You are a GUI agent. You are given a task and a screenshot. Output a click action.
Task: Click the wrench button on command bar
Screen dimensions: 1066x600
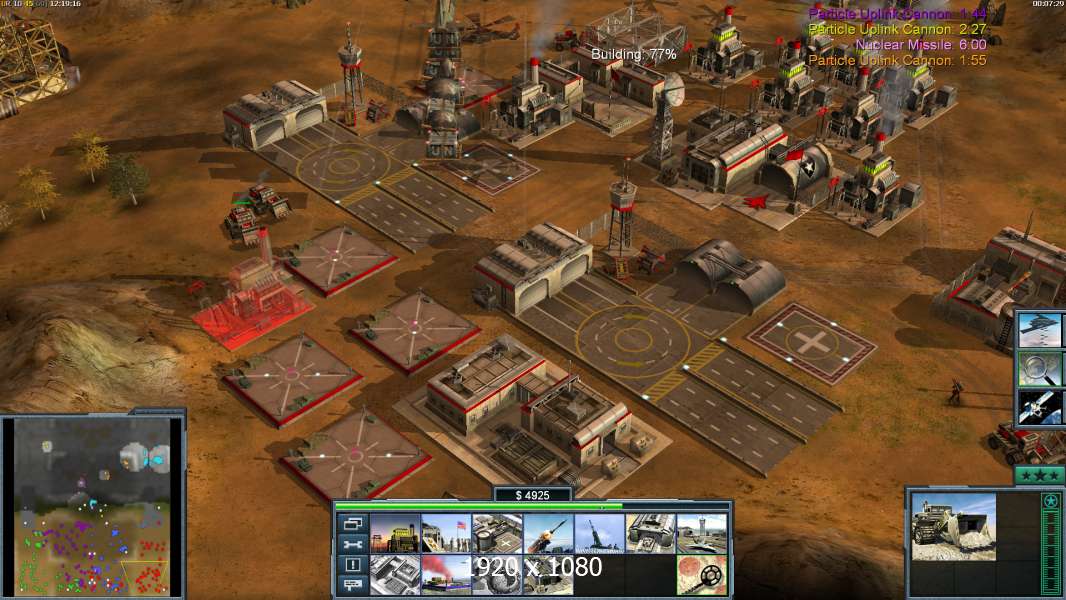[x=352, y=544]
